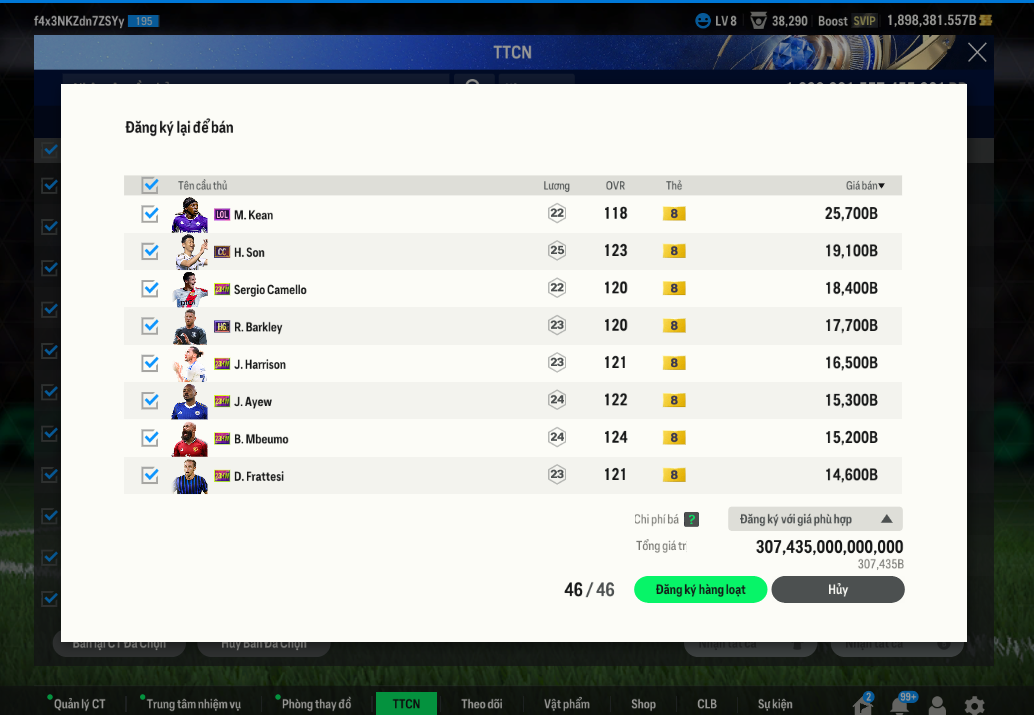The image size is (1034, 715).
Task: Sort list by Giá bán column
Action: point(865,185)
